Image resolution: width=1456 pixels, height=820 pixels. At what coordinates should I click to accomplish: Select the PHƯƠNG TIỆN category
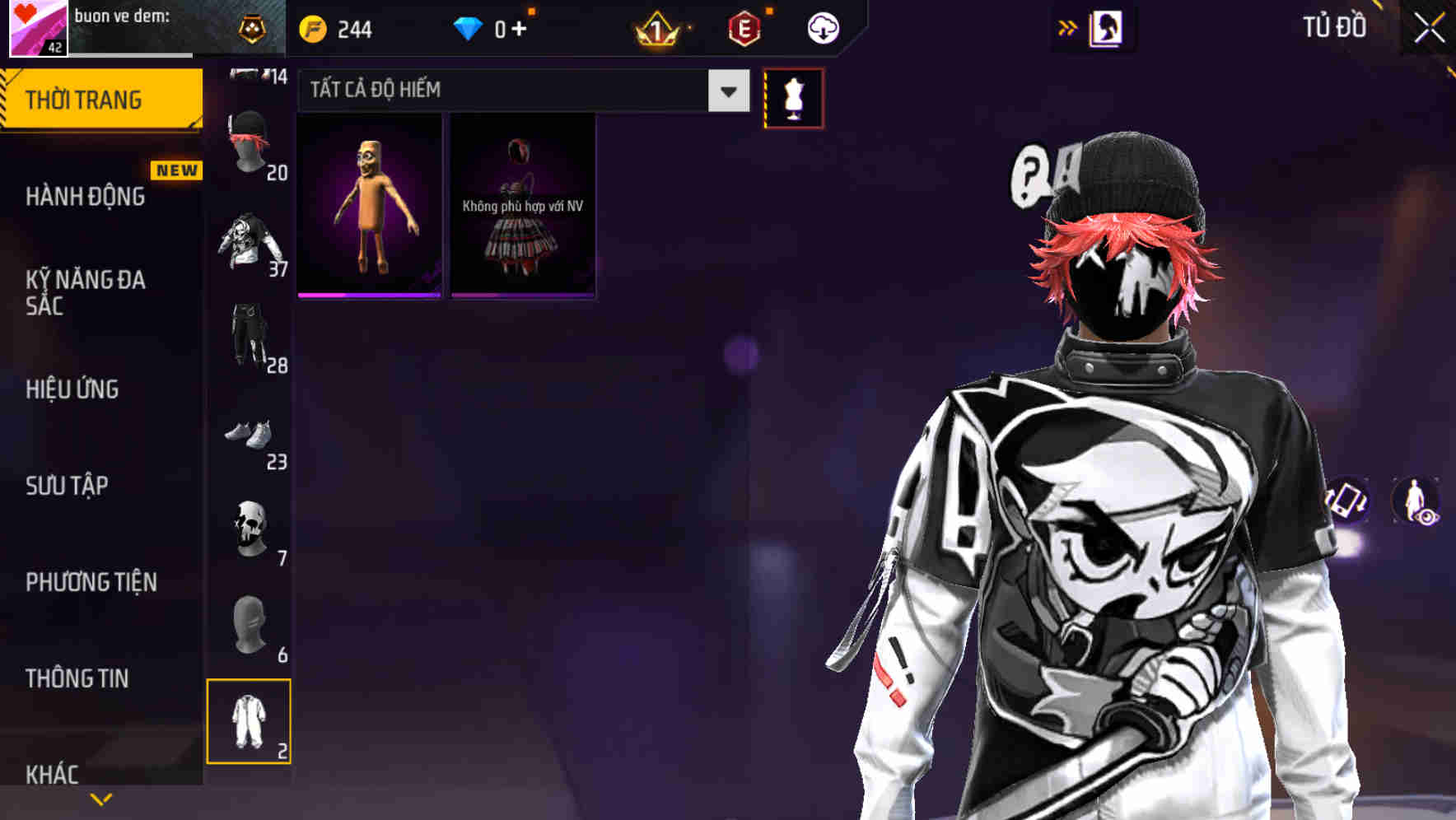91,582
